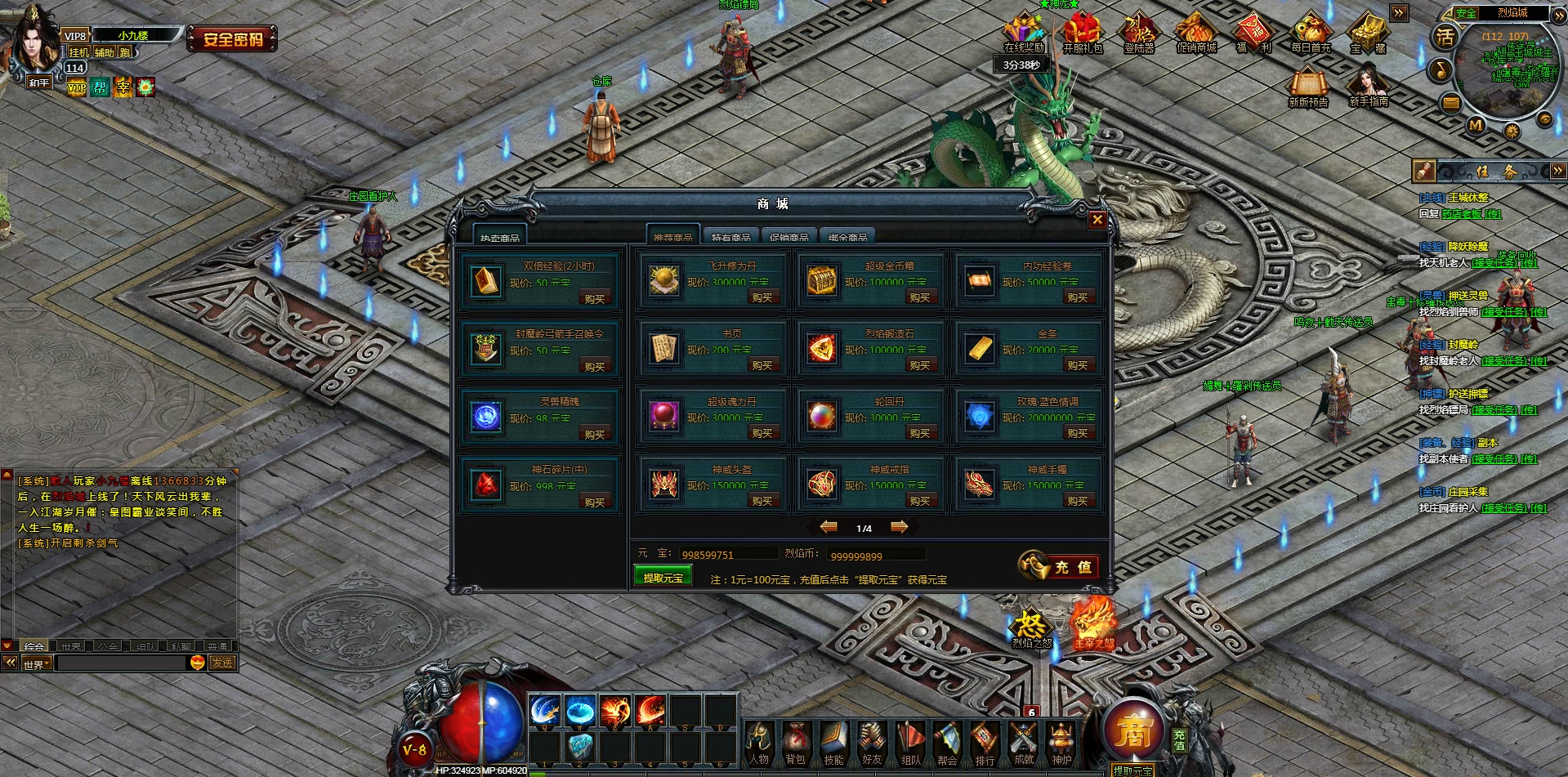The width and height of the screenshot is (1568, 777).
Task: Activate the fire slash skill on key A
Action: click(650, 711)
